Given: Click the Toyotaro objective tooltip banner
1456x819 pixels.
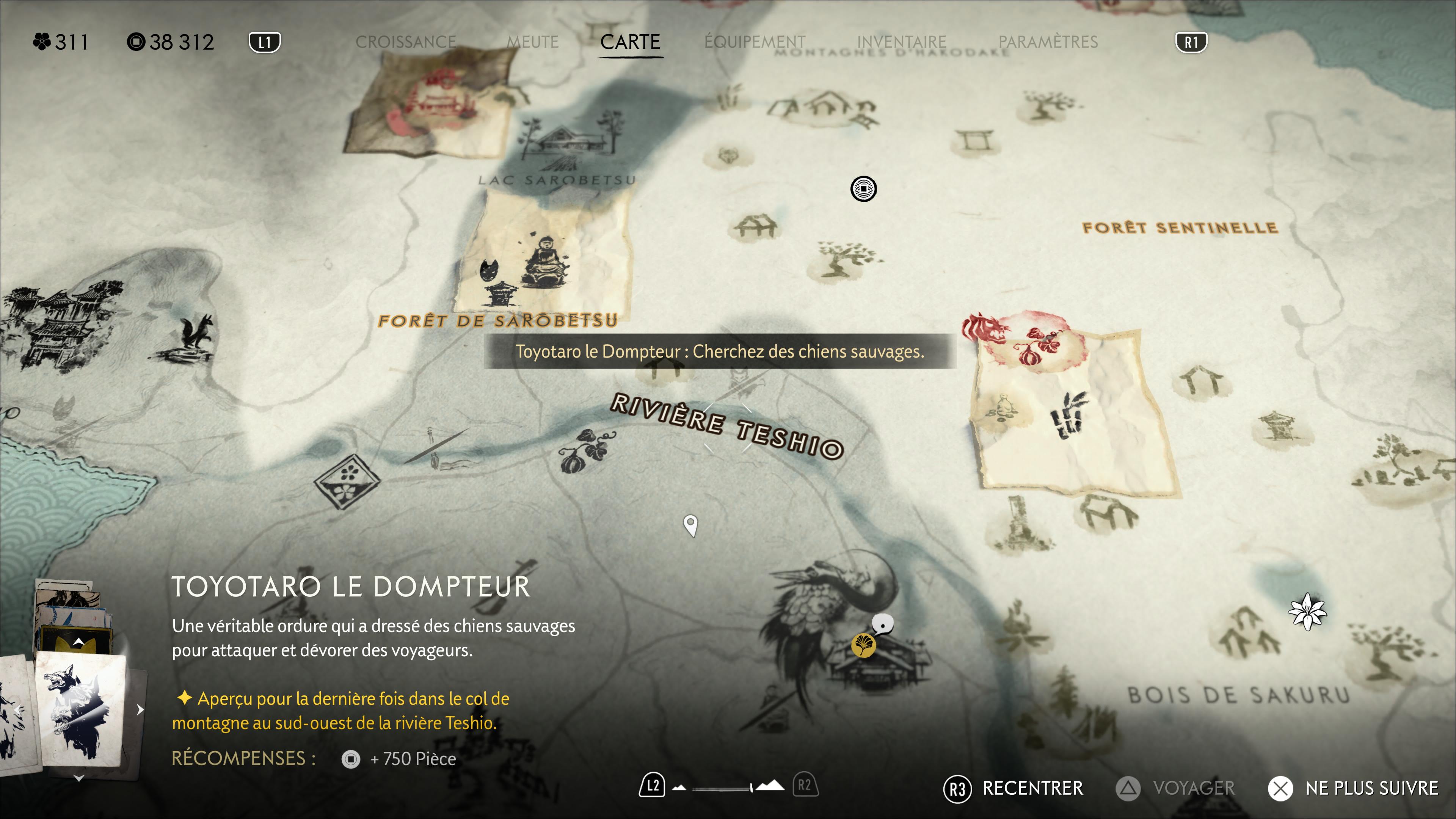Looking at the screenshot, I should [x=720, y=351].
